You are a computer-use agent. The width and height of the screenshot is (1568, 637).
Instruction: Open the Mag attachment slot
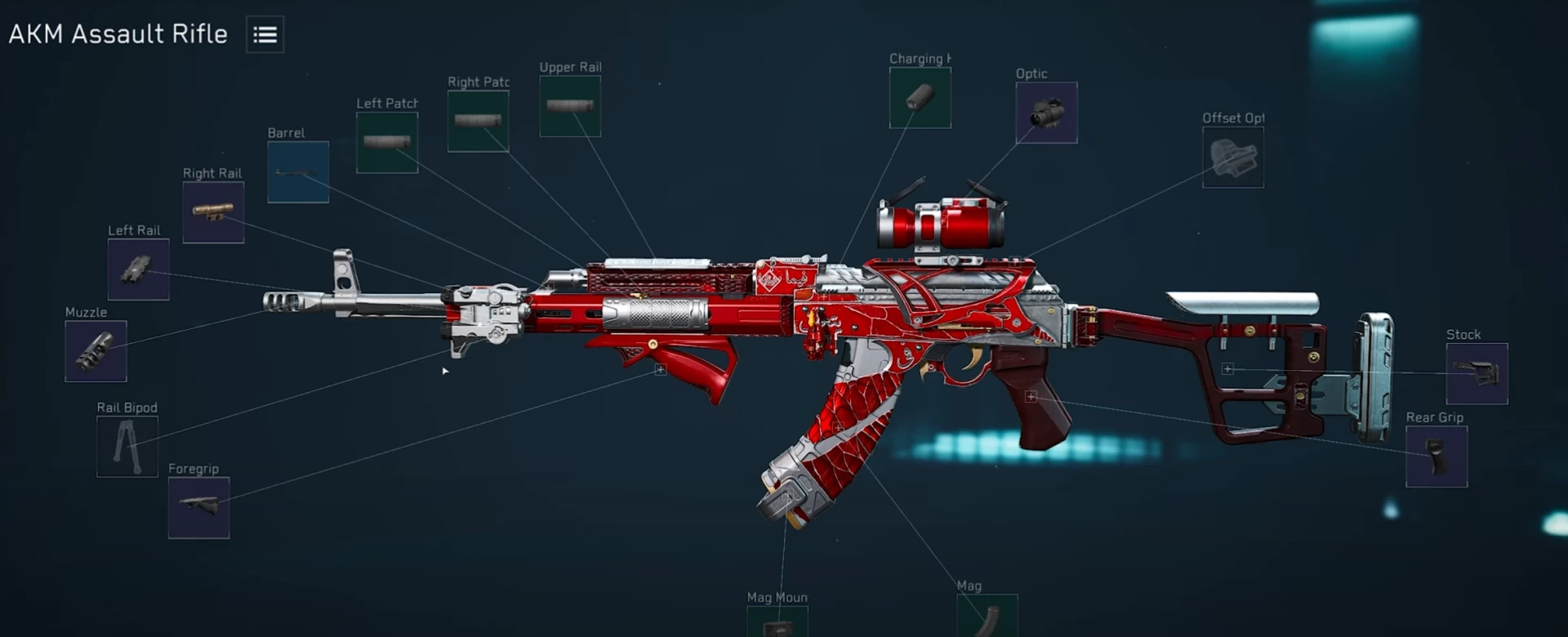pos(987,617)
